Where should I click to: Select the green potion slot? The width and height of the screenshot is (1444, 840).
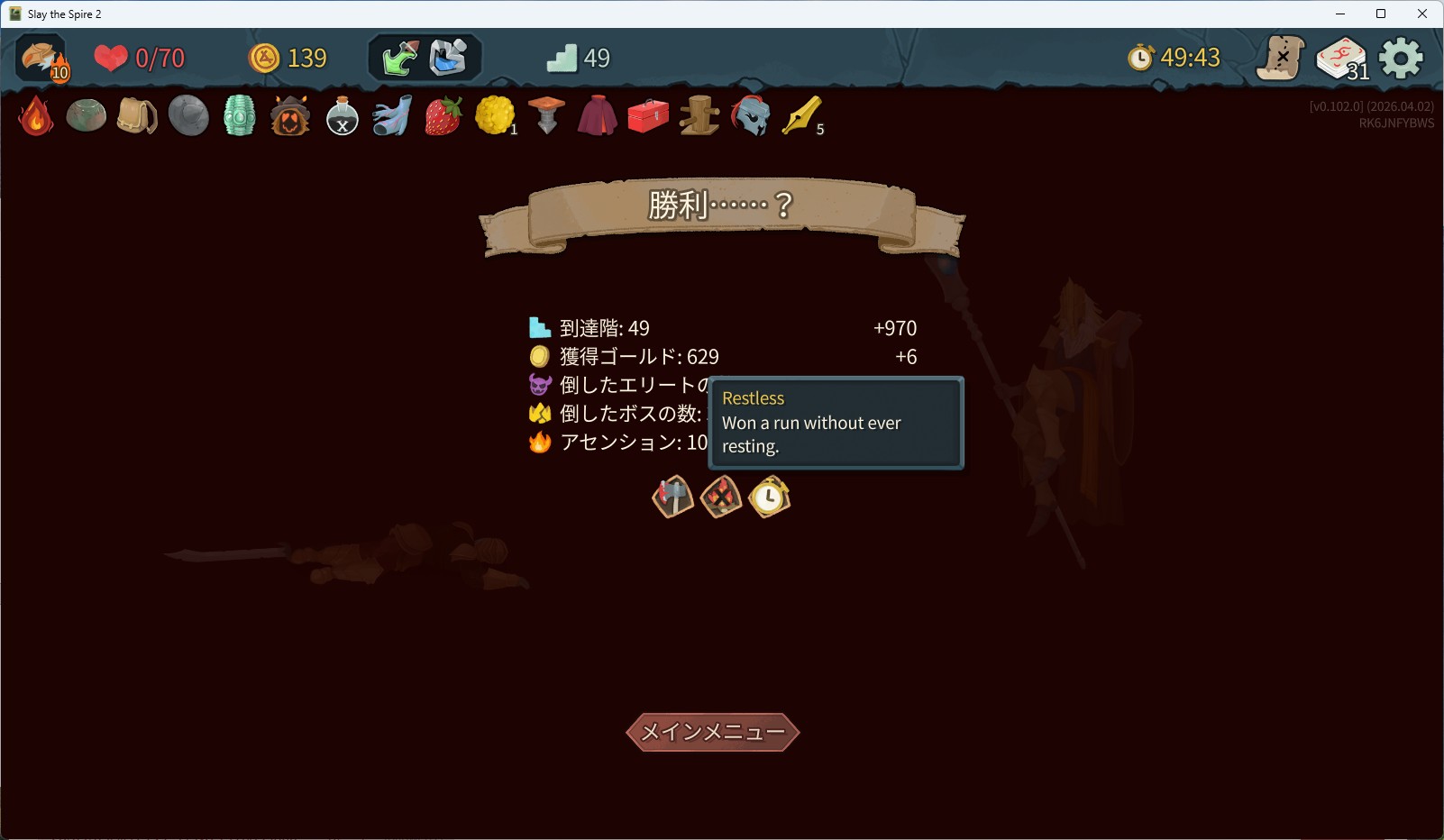(x=400, y=59)
